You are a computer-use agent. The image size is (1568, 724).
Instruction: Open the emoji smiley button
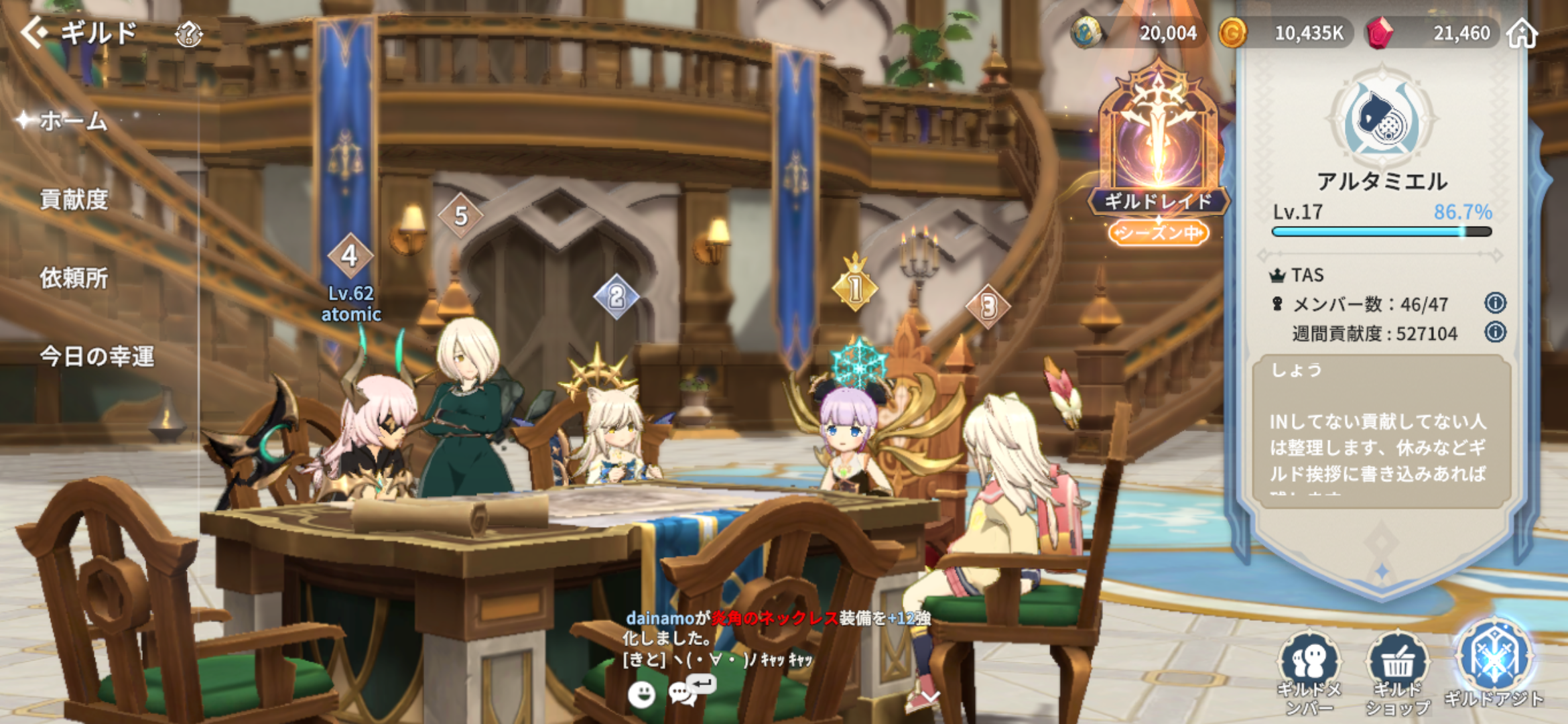coord(641,695)
